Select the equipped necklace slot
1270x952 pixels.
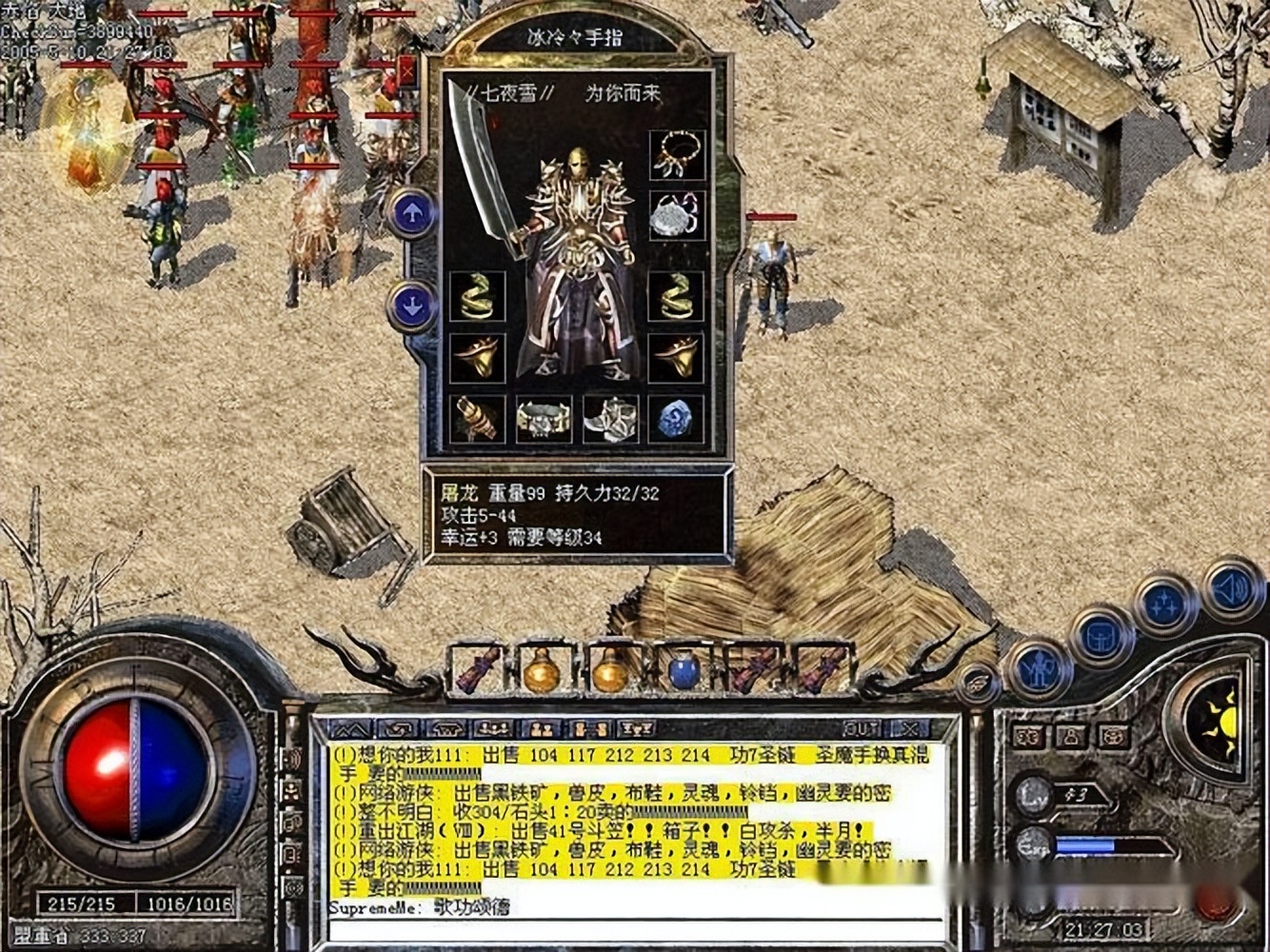point(677,155)
